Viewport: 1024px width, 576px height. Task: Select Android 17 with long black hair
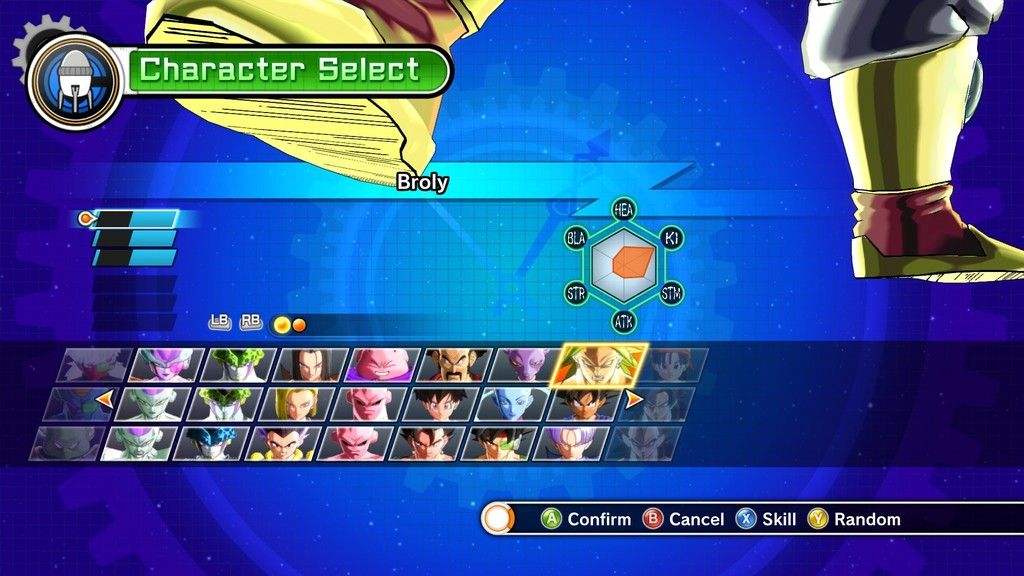pyautogui.click(x=311, y=366)
